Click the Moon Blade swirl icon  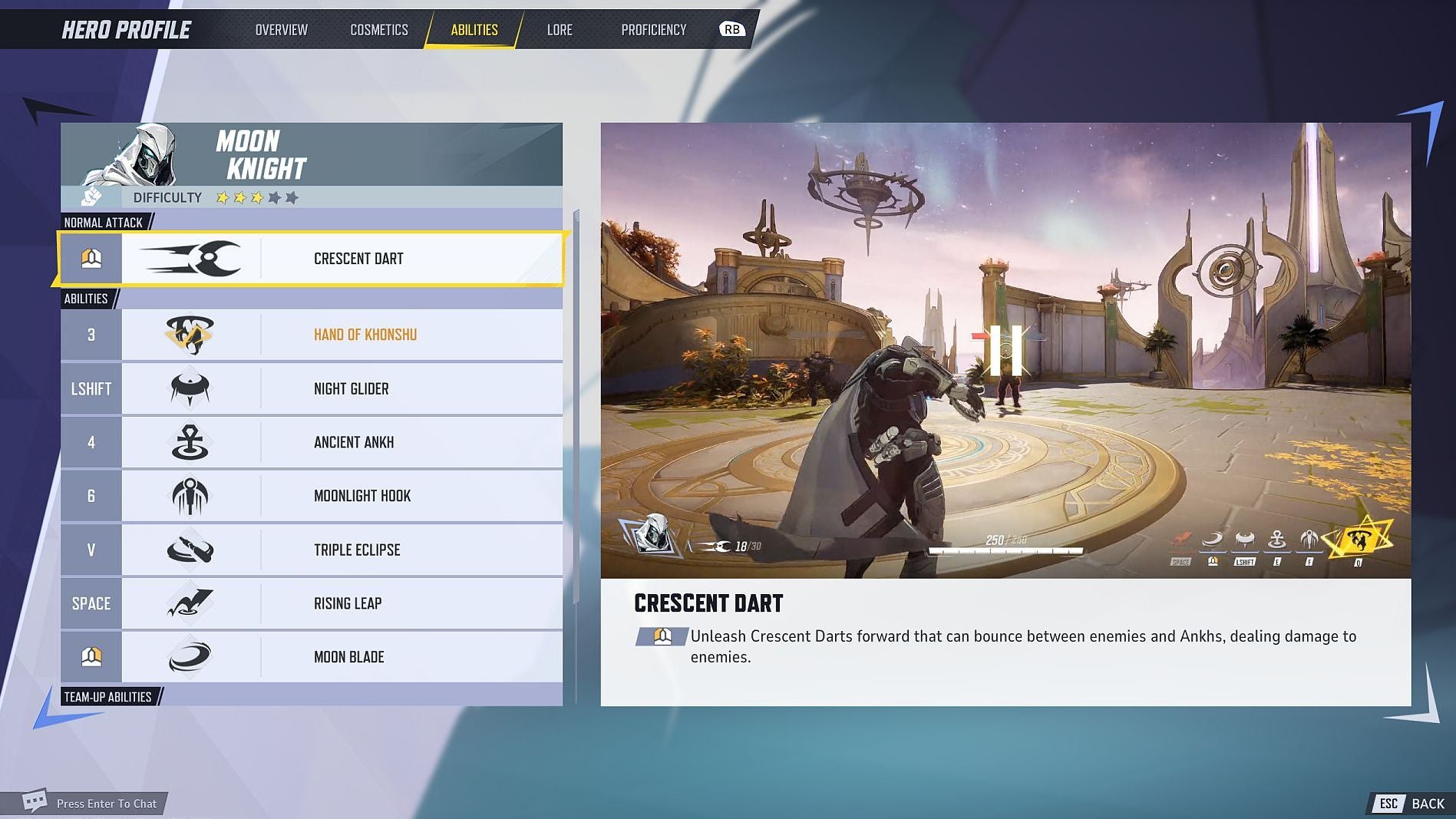click(x=190, y=656)
